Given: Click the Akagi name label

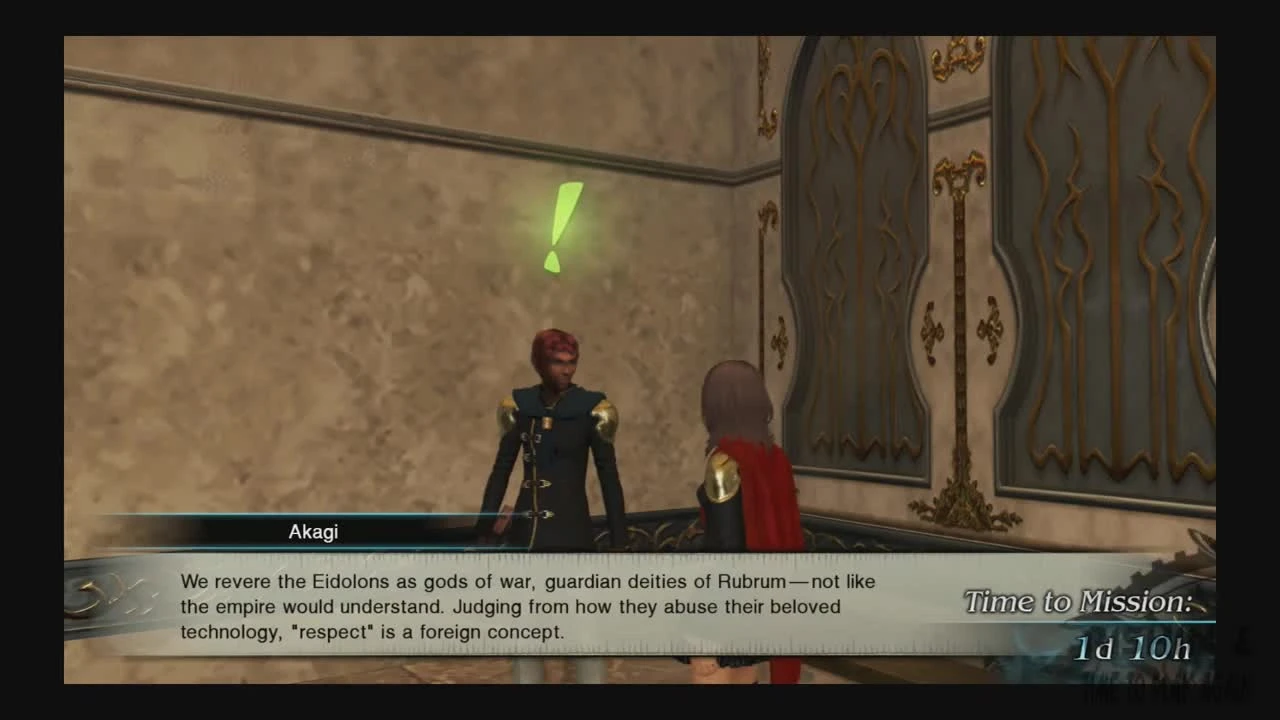Looking at the screenshot, I should click(313, 531).
